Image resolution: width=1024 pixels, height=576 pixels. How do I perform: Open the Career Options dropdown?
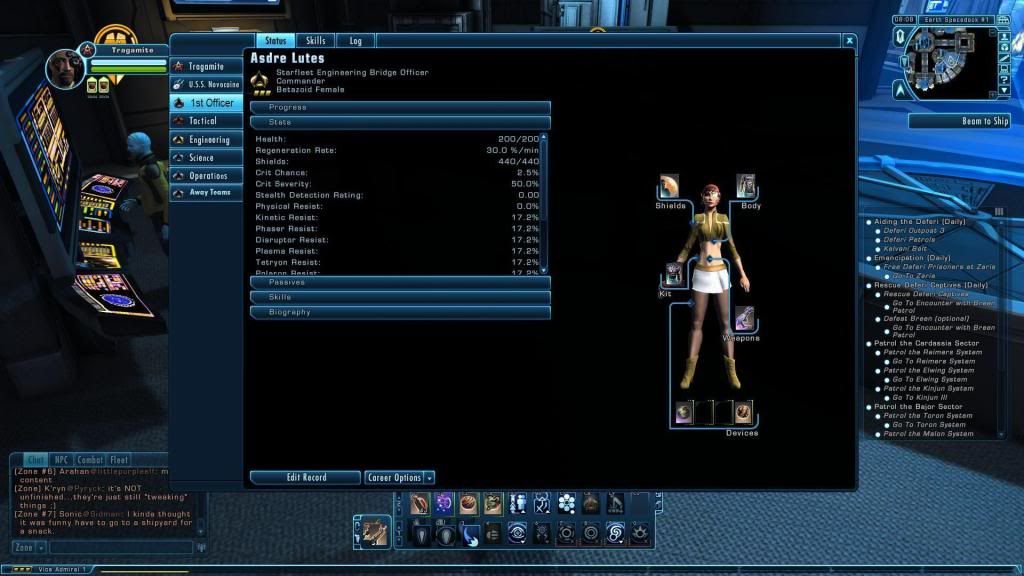(399, 478)
